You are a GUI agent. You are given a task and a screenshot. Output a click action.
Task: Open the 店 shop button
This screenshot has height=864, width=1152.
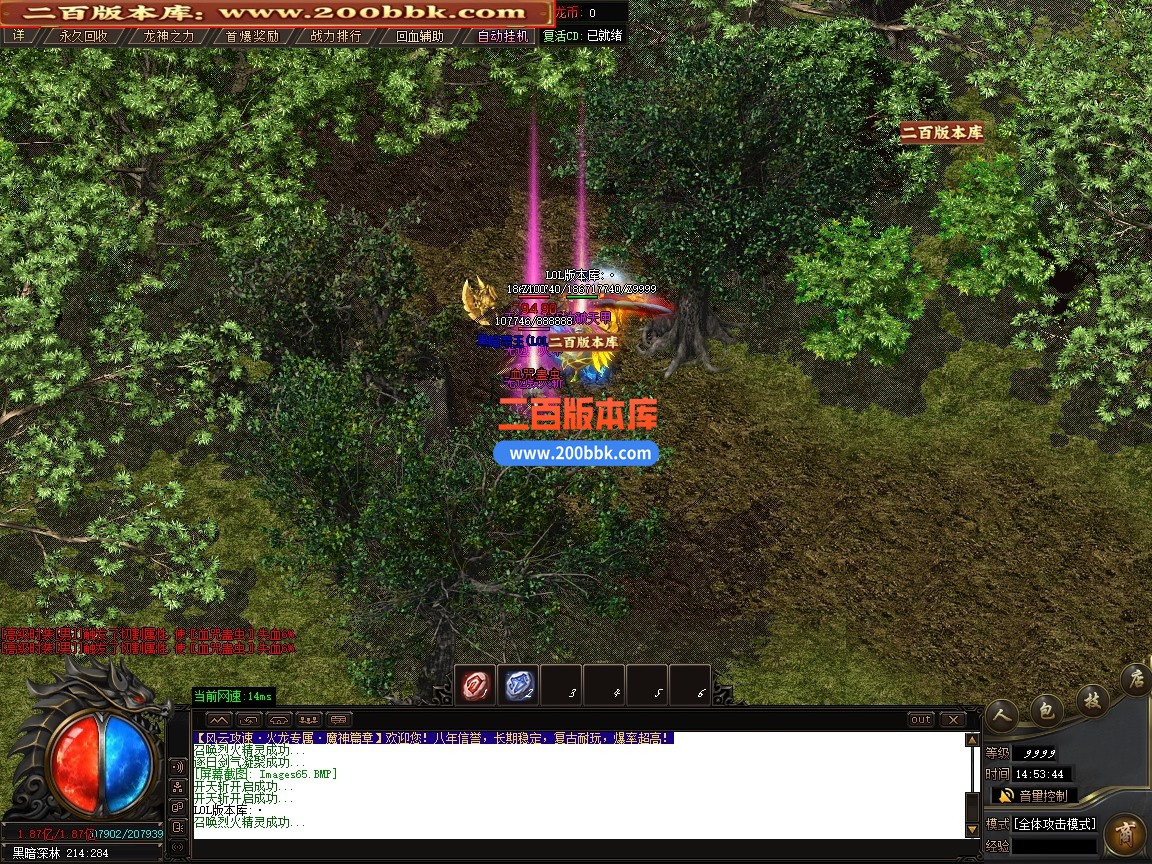coord(1135,680)
